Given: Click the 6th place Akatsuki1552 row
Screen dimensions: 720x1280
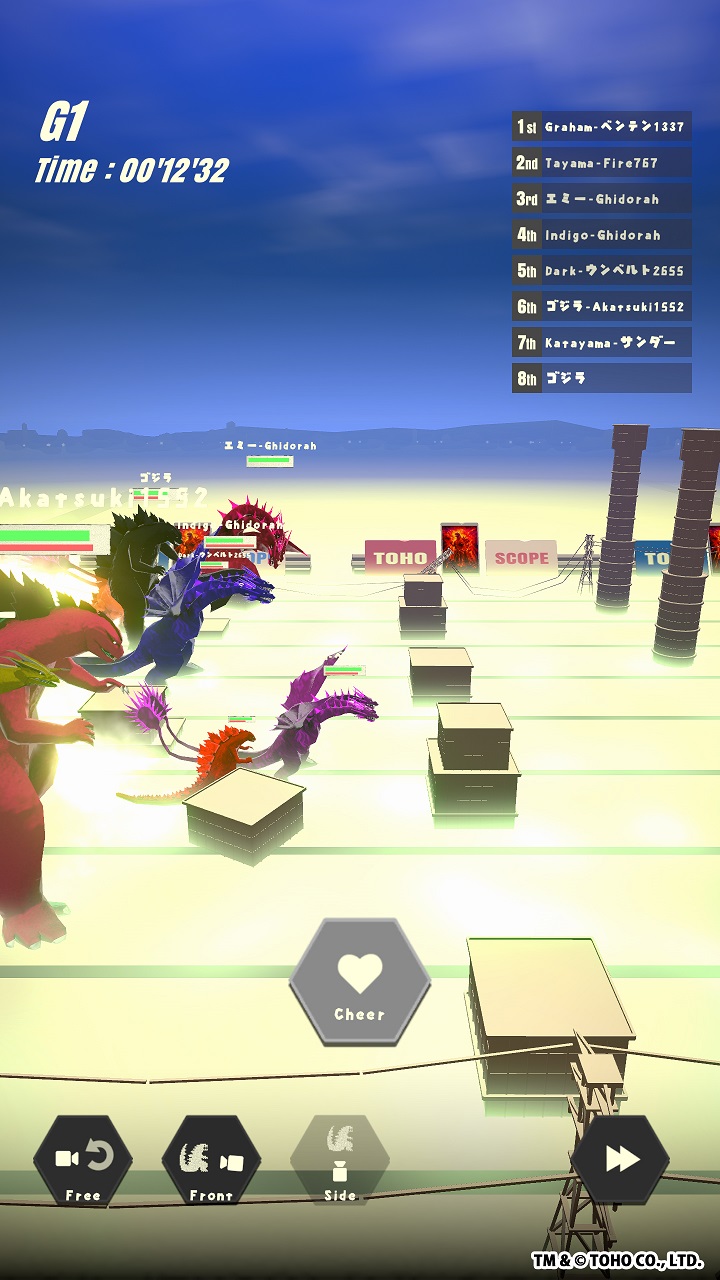Looking at the screenshot, I should tap(601, 307).
